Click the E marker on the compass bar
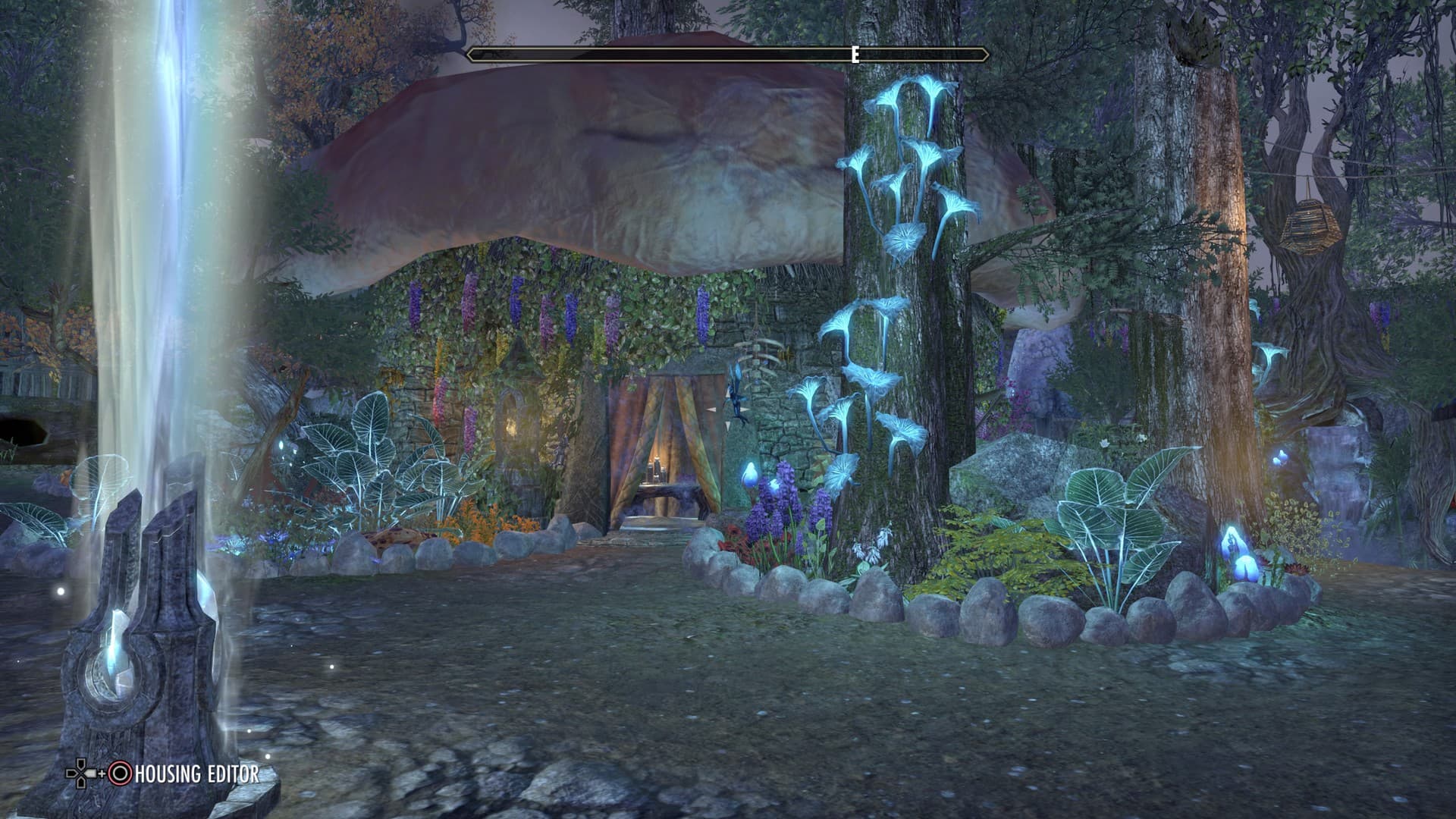Viewport: 1456px width, 819px height. 855,53
